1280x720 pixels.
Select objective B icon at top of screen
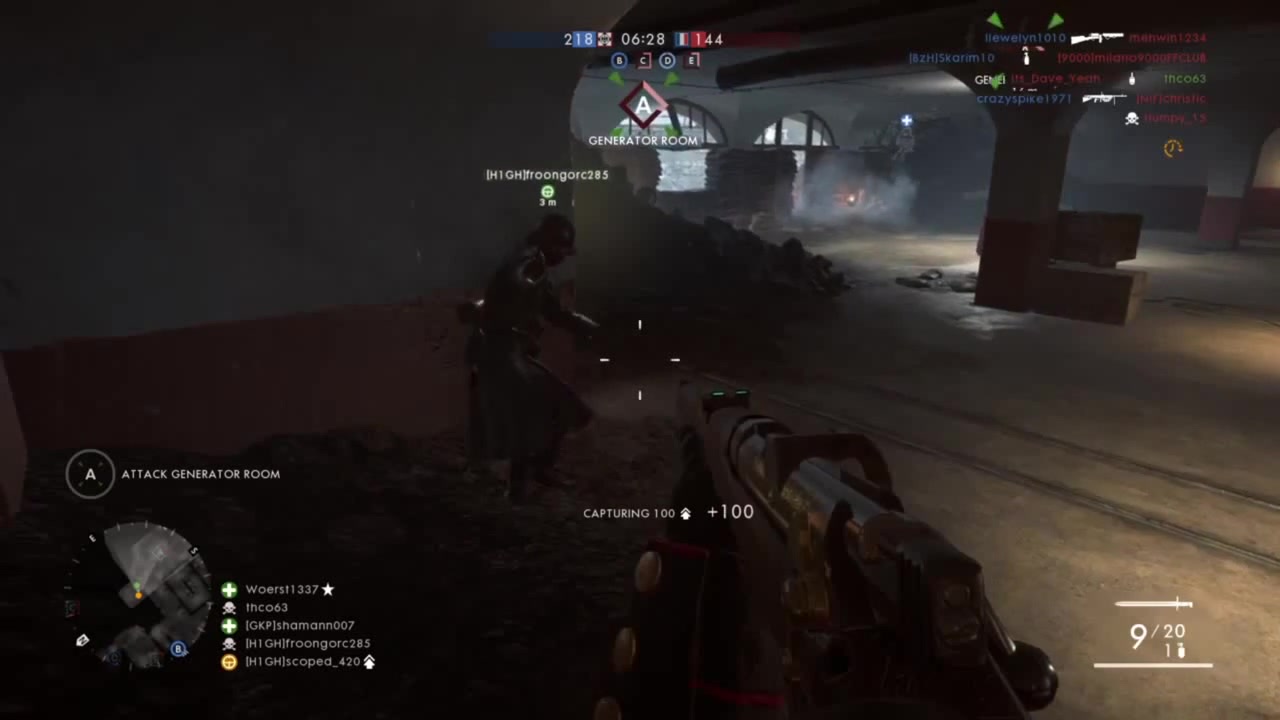(x=619, y=61)
